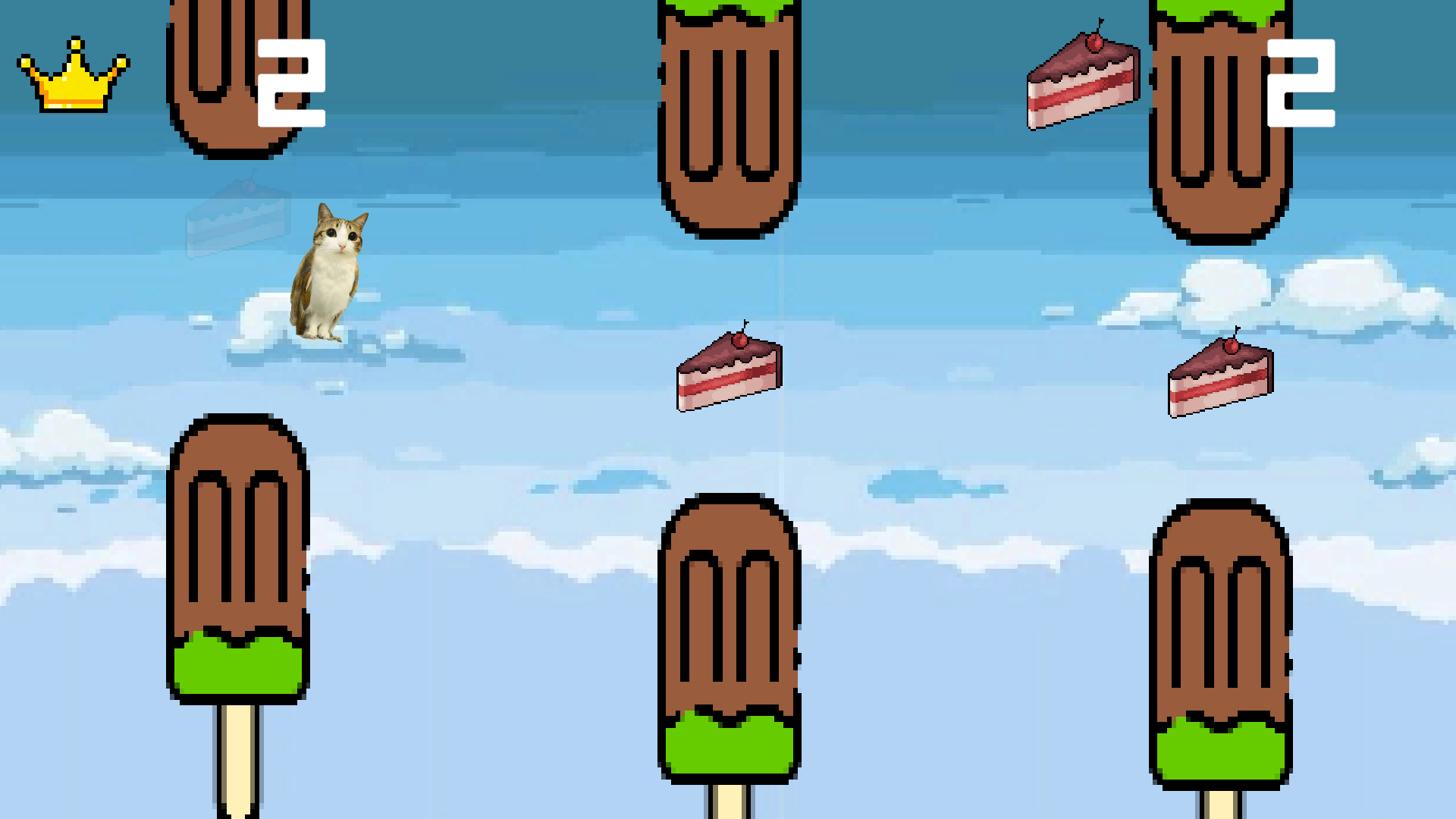
Task: Click the cake slice in the screen center
Action: 730,372
